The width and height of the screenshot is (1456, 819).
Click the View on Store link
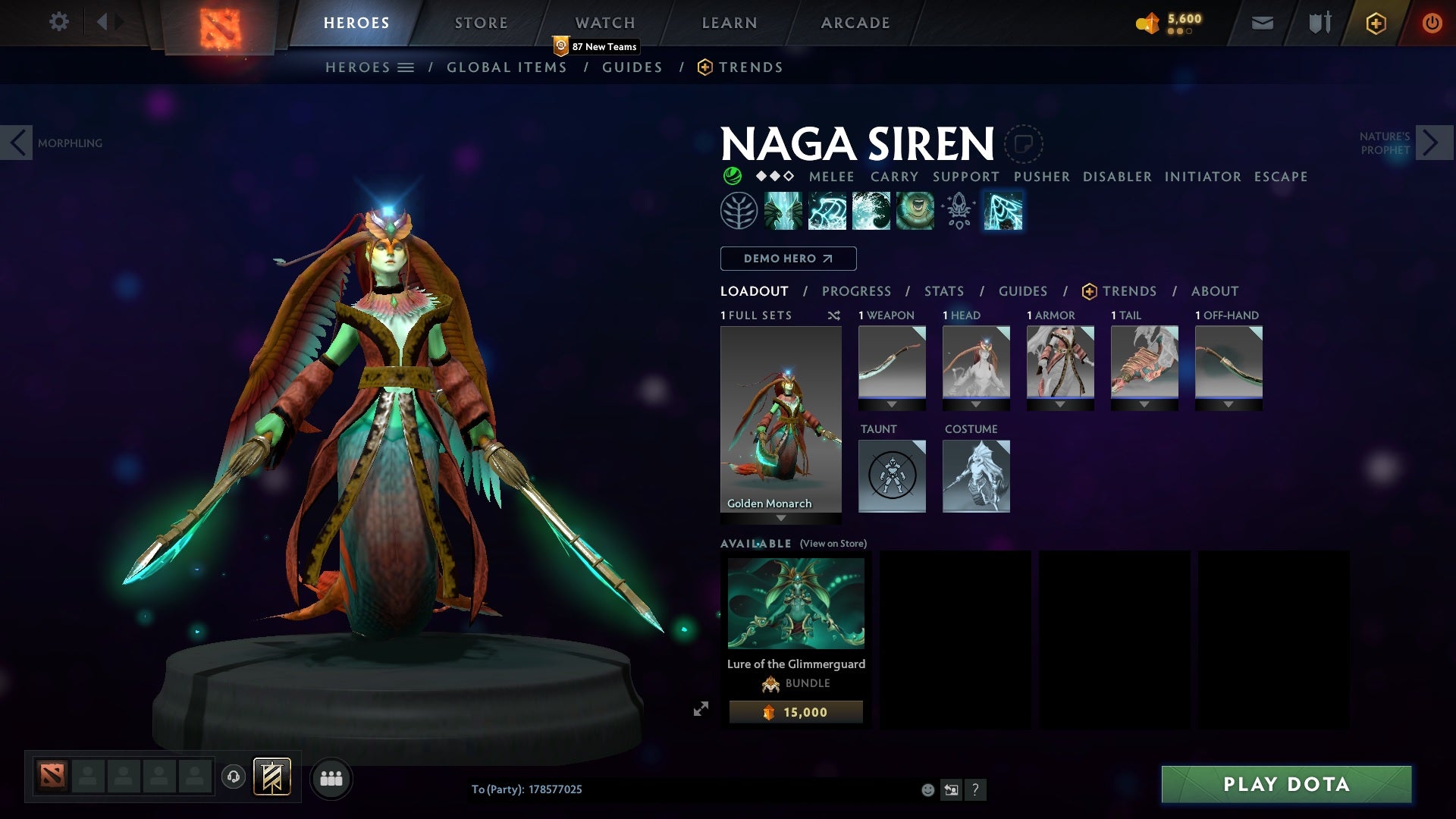tap(833, 544)
